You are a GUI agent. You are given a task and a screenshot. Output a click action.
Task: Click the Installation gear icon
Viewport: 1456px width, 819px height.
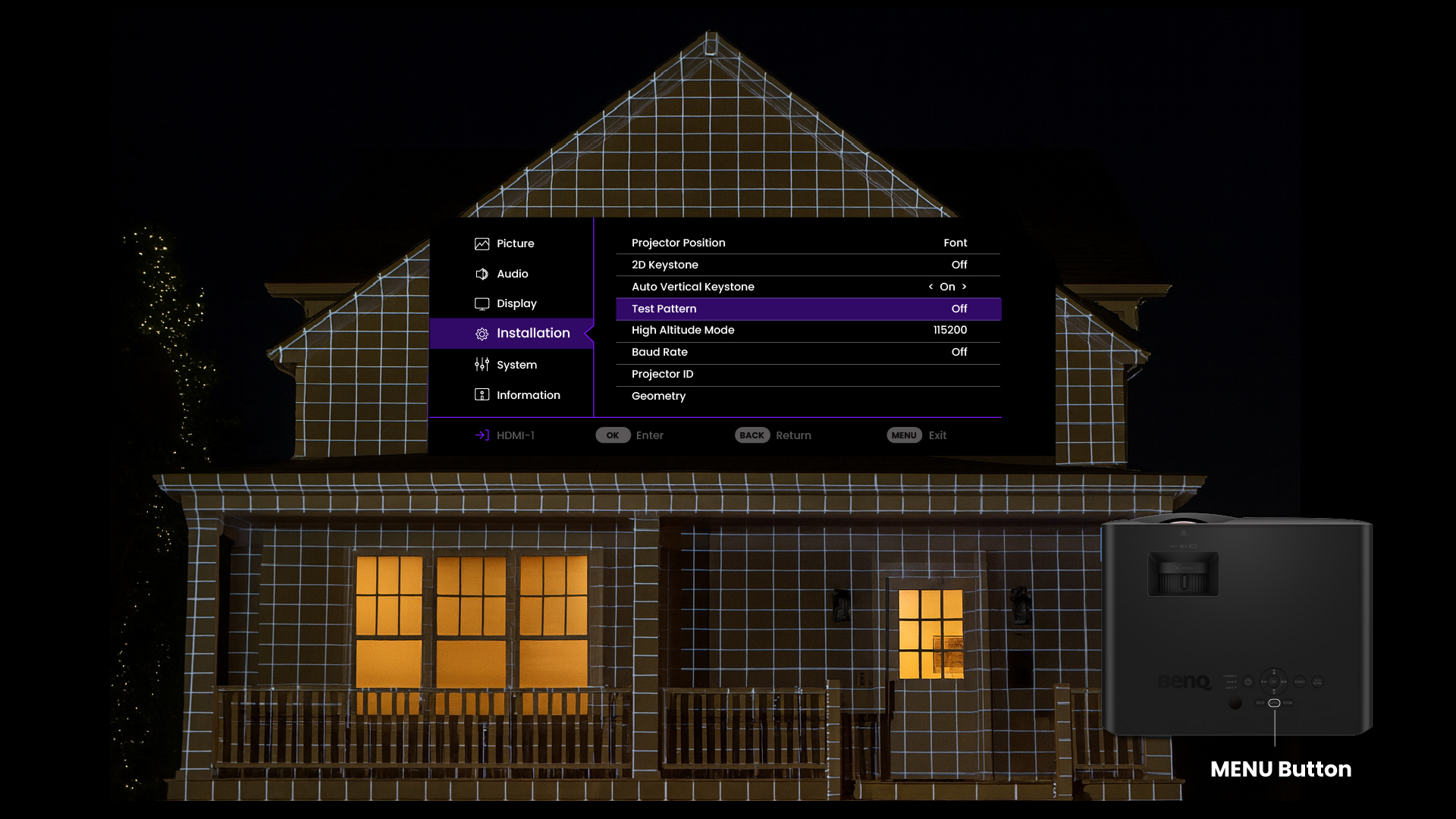point(482,333)
